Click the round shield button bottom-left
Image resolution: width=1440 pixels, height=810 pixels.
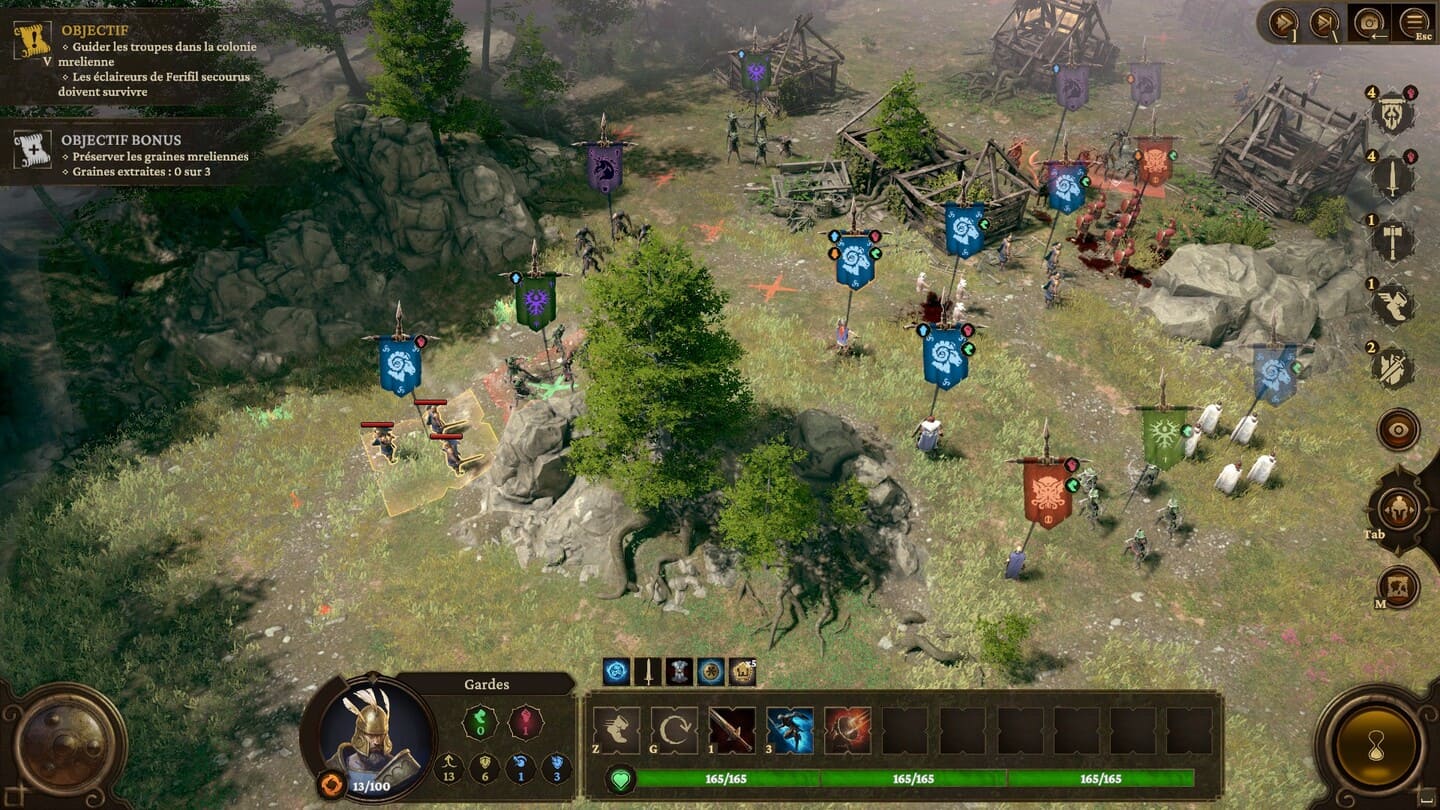65,746
